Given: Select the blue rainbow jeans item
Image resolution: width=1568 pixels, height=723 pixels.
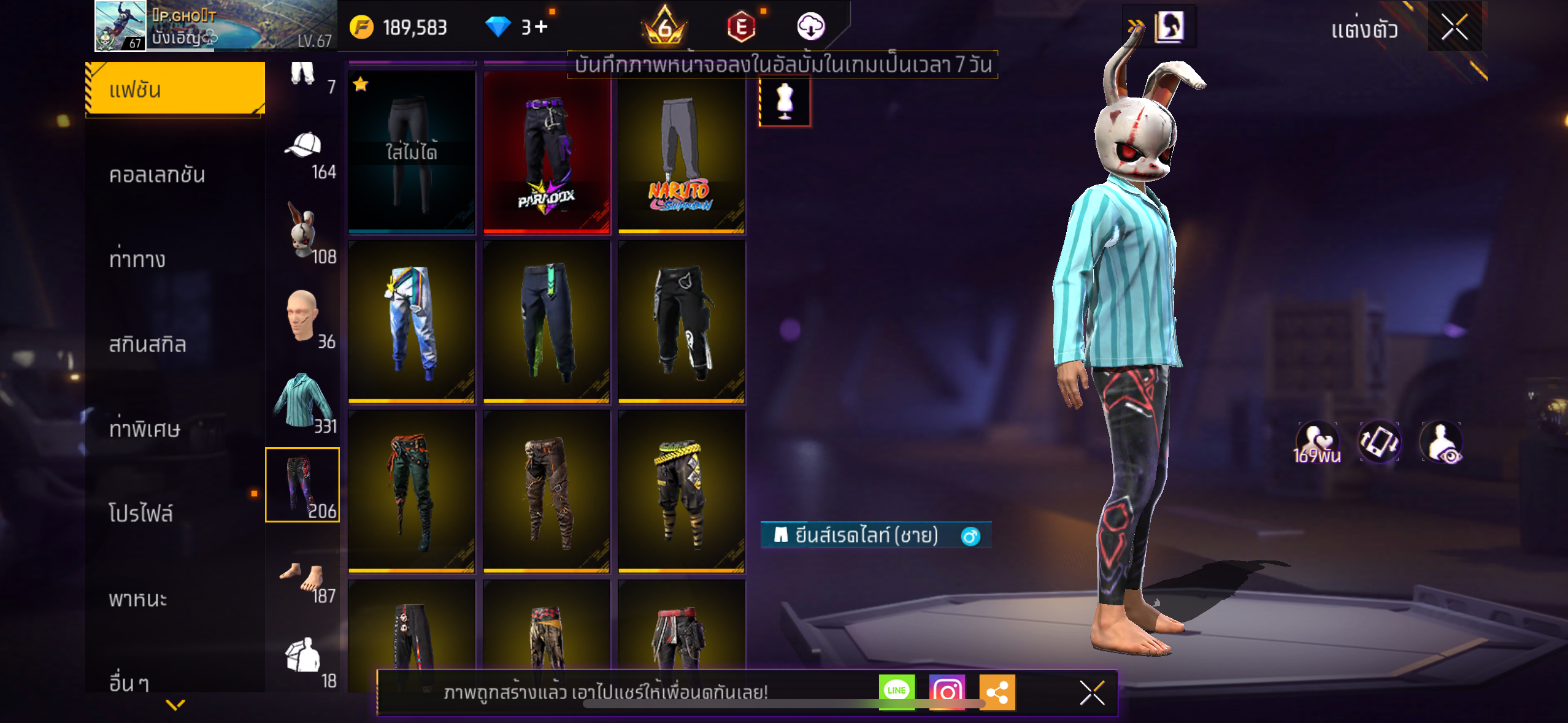Looking at the screenshot, I should point(412,321).
